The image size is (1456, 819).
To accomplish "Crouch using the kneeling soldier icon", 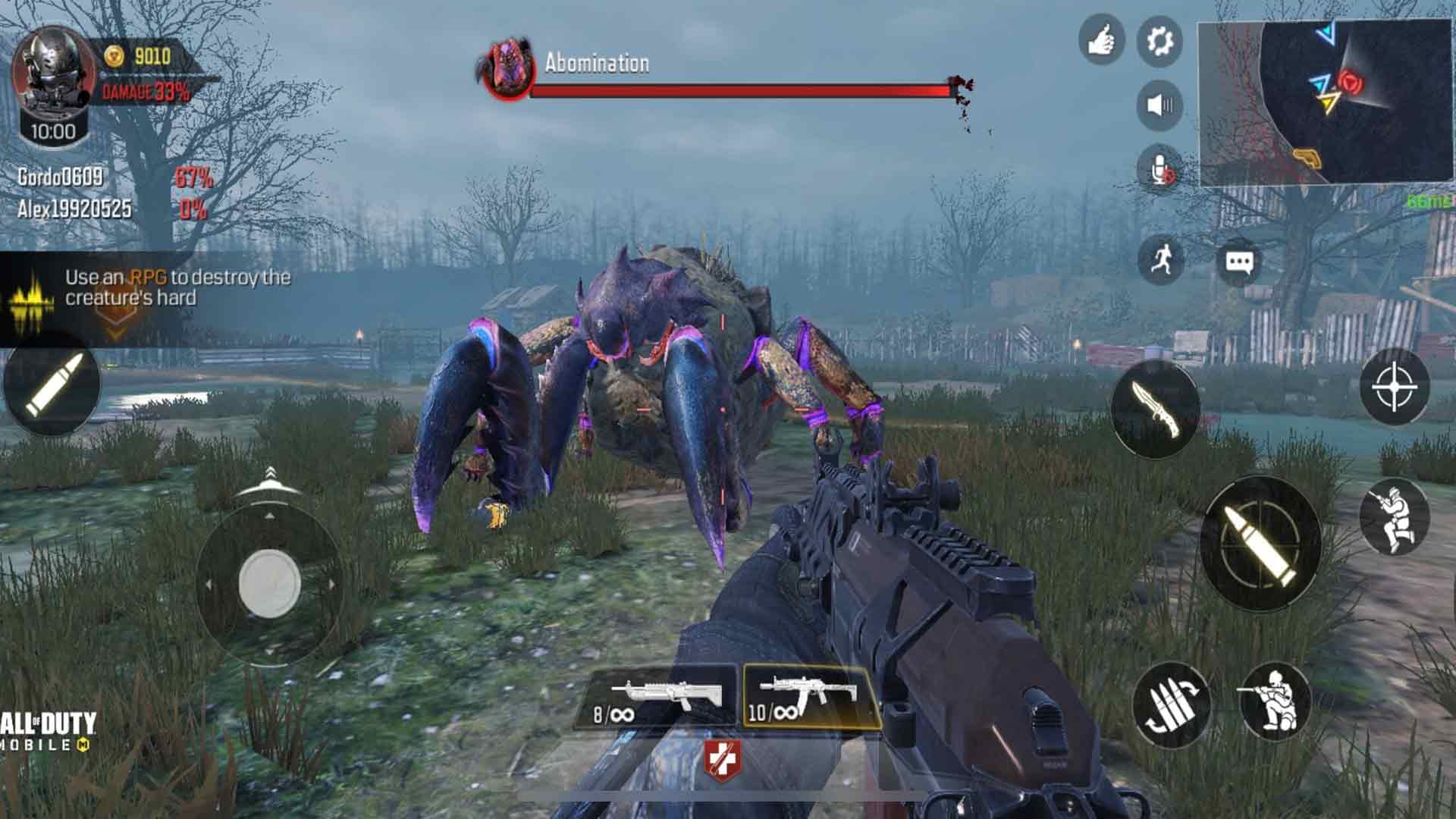I will (1274, 701).
